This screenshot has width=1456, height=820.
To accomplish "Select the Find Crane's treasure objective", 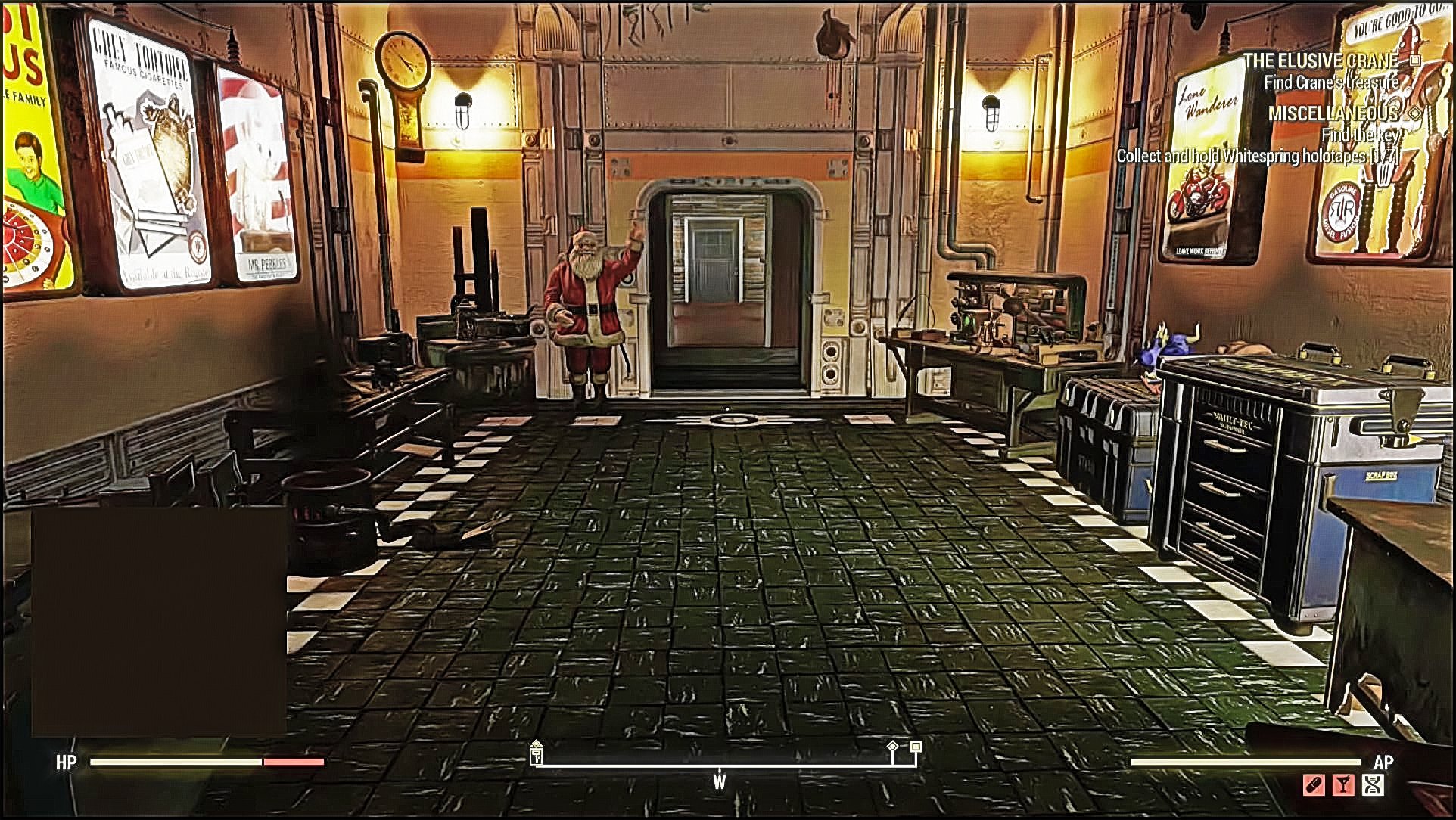I will coord(1331,82).
